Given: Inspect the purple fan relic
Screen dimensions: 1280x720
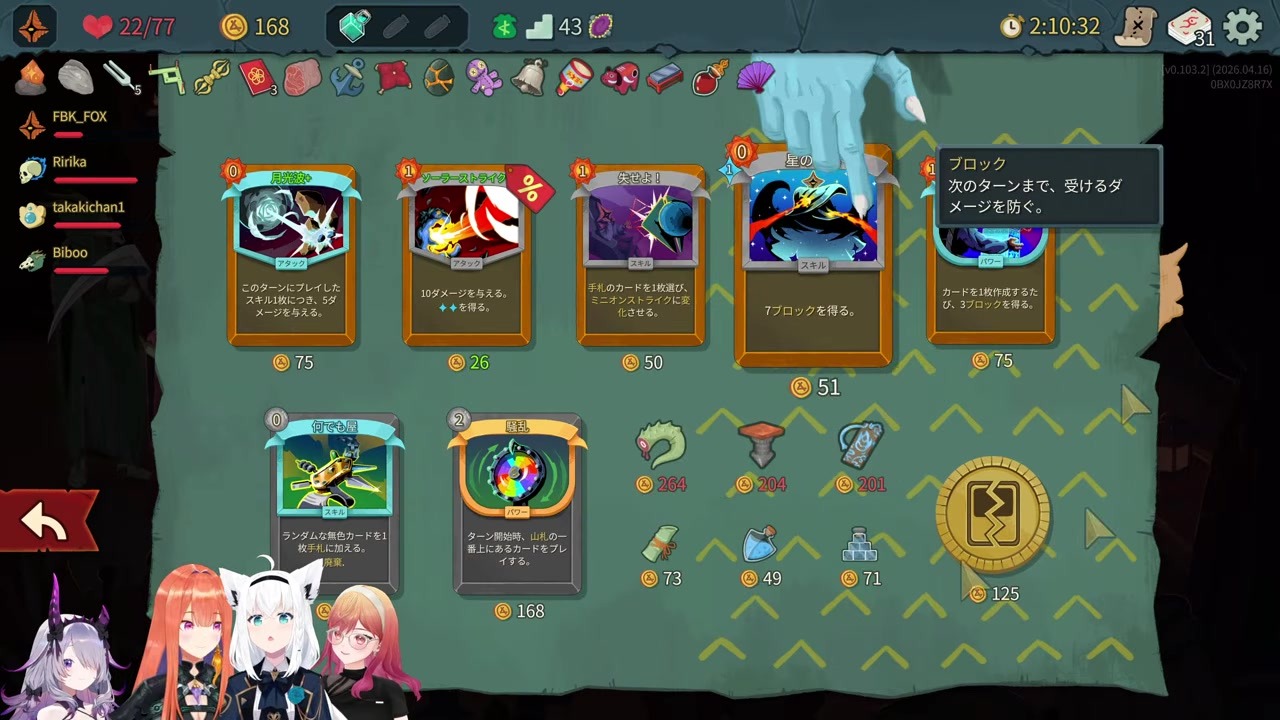Looking at the screenshot, I should [755, 76].
